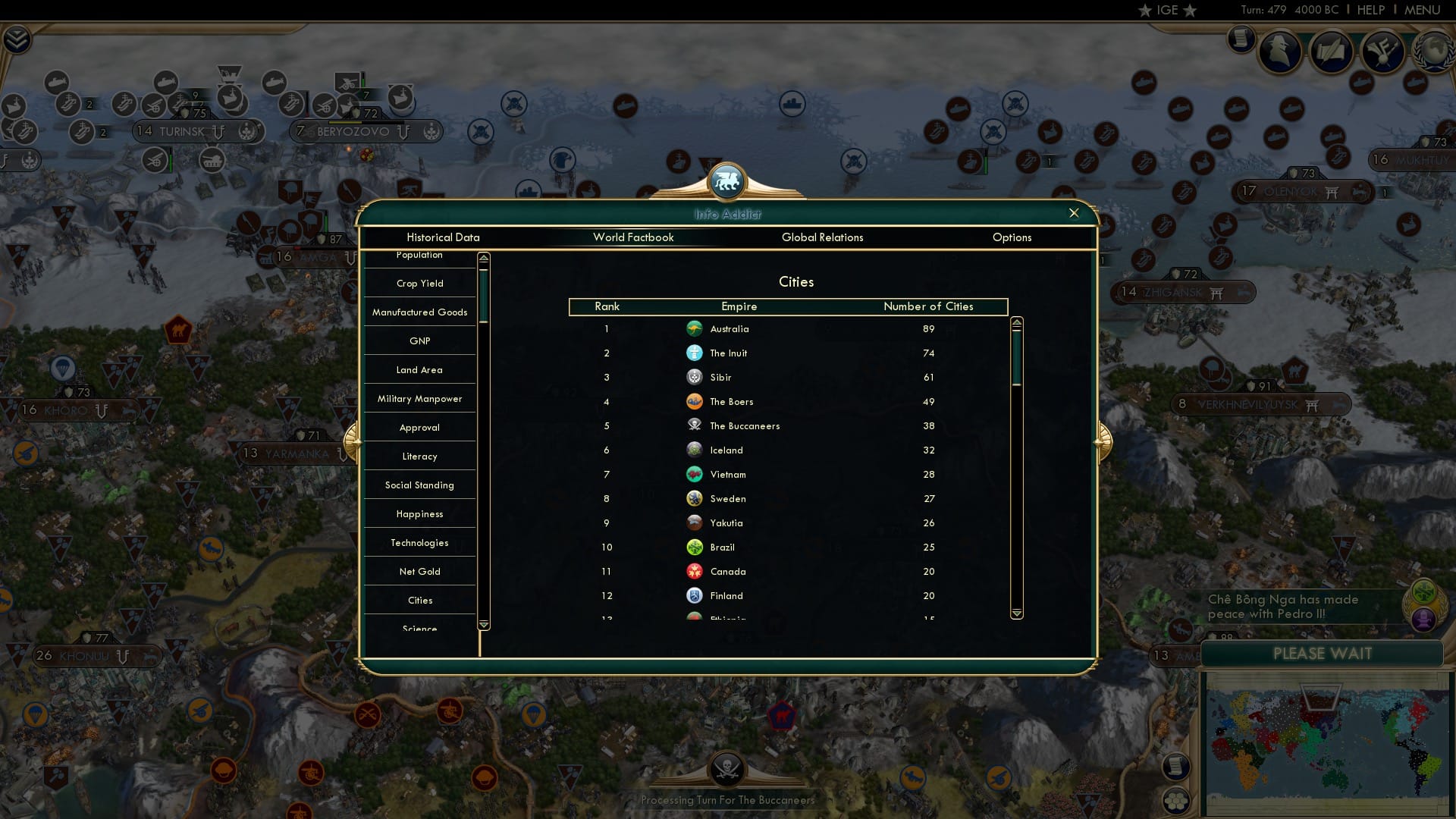Click the Historical Data tab
The image size is (1456, 819).
[443, 237]
